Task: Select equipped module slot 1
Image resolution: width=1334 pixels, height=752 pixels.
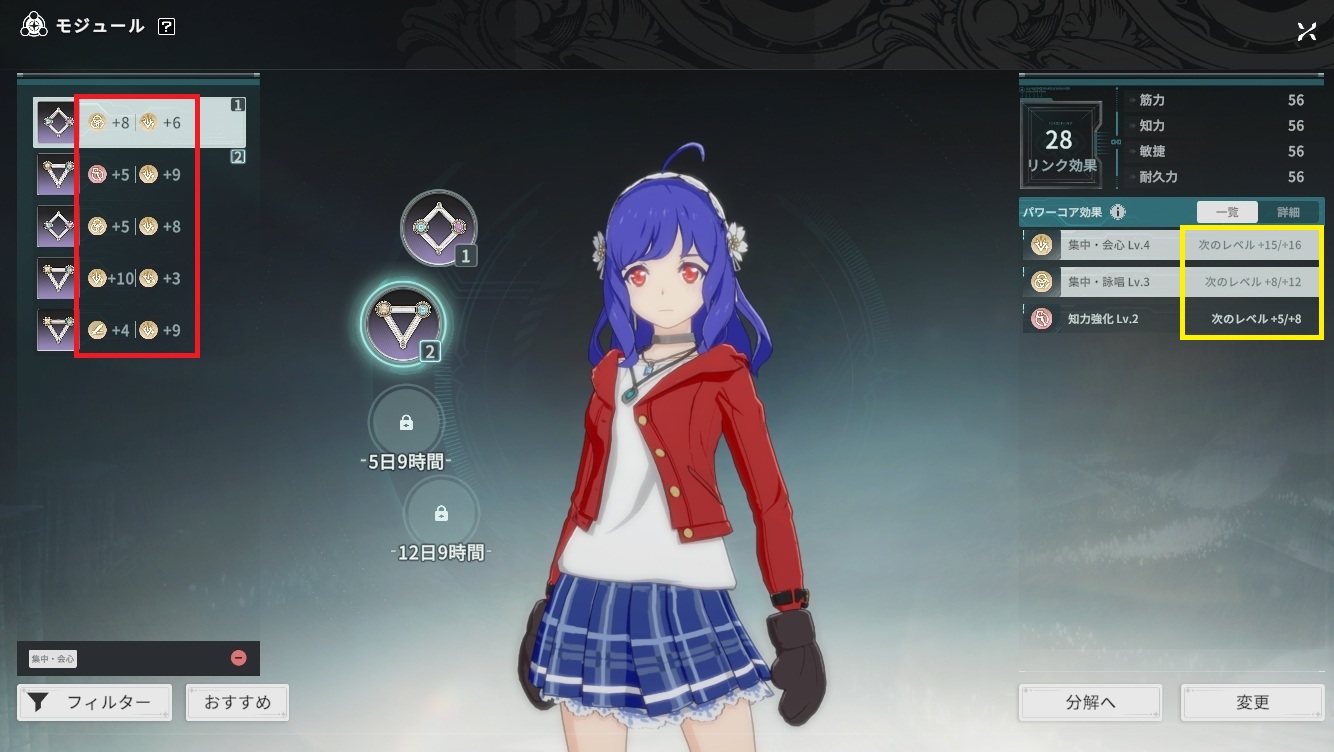Action: pyautogui.click(x=438, y=228)
